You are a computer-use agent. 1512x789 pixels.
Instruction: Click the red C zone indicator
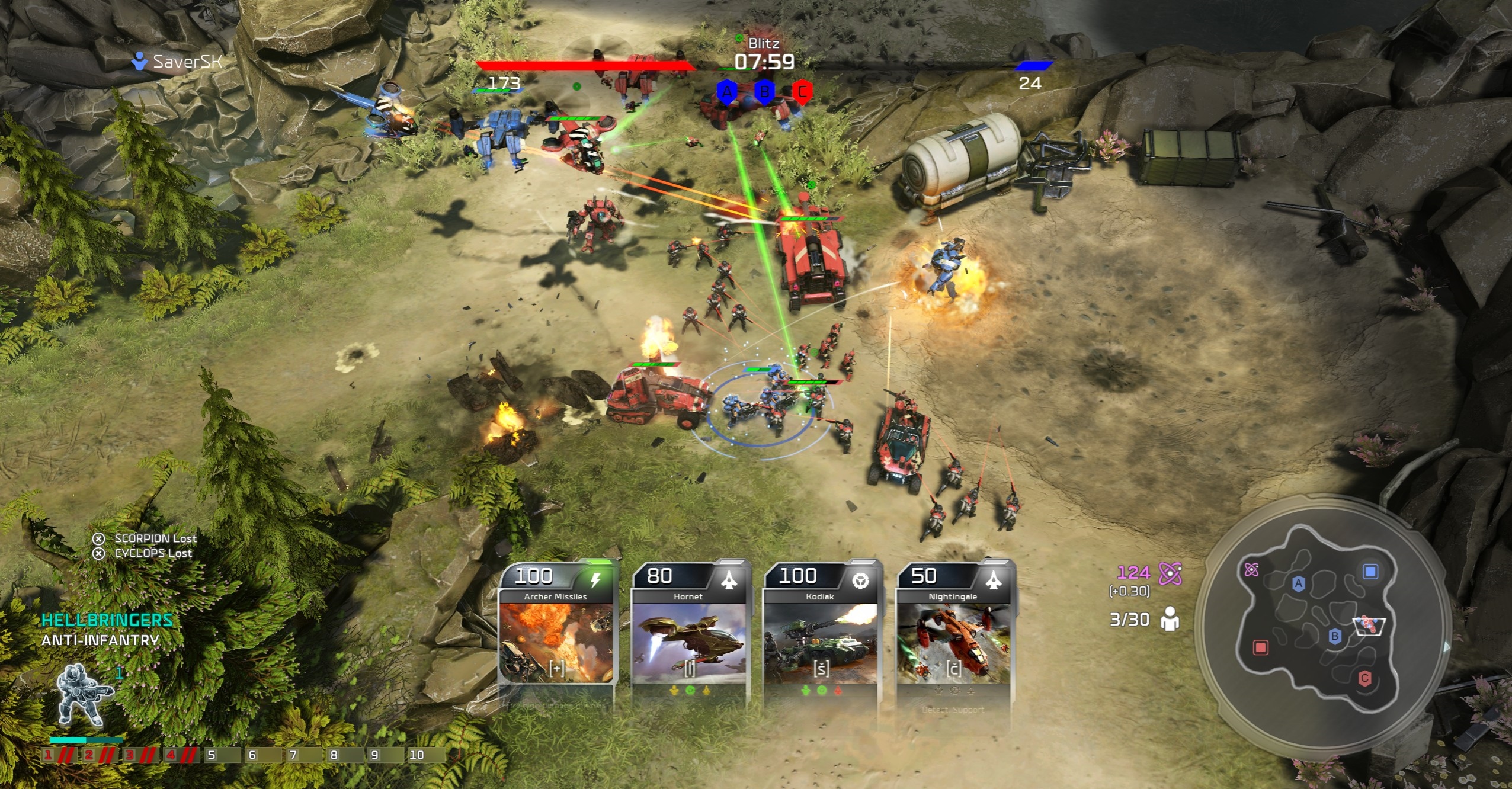pyautogui.click(x=802, y=92)
